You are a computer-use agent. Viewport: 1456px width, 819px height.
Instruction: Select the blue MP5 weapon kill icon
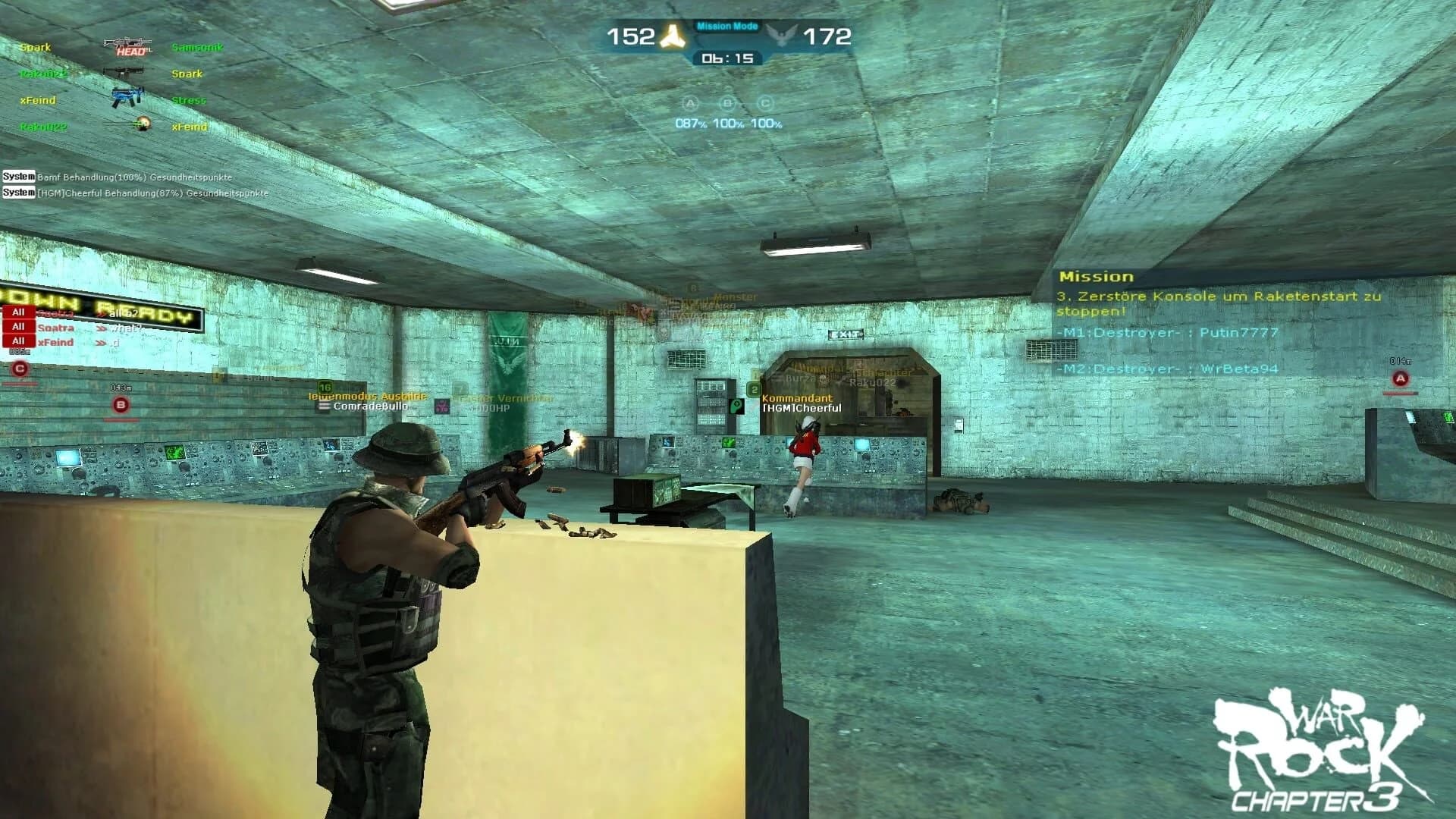127,95
